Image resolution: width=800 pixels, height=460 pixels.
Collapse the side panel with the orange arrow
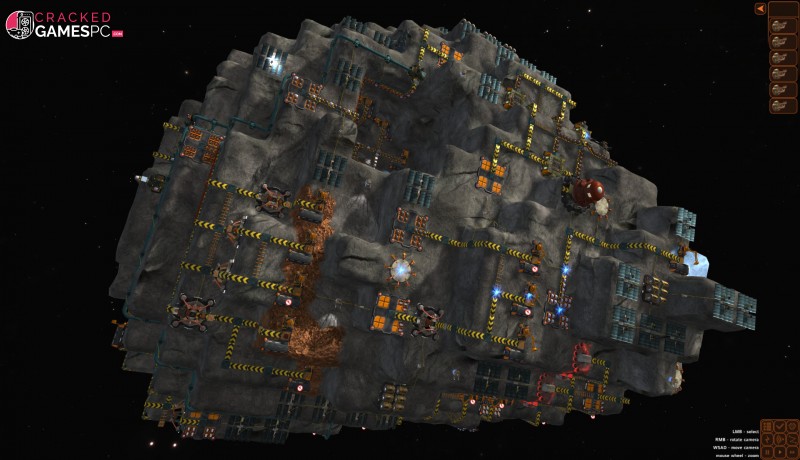pos(761,9)
